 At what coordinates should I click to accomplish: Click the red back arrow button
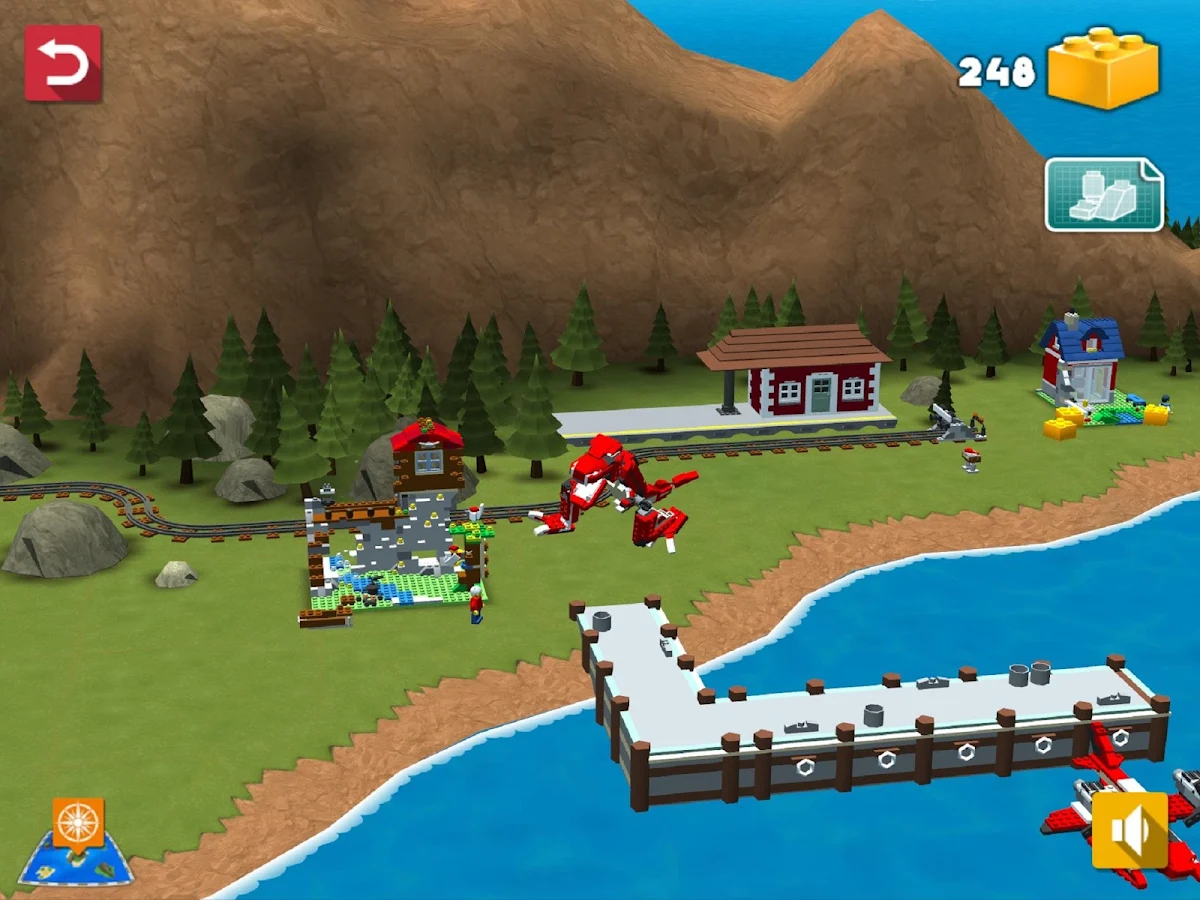(x=63, y=64)
